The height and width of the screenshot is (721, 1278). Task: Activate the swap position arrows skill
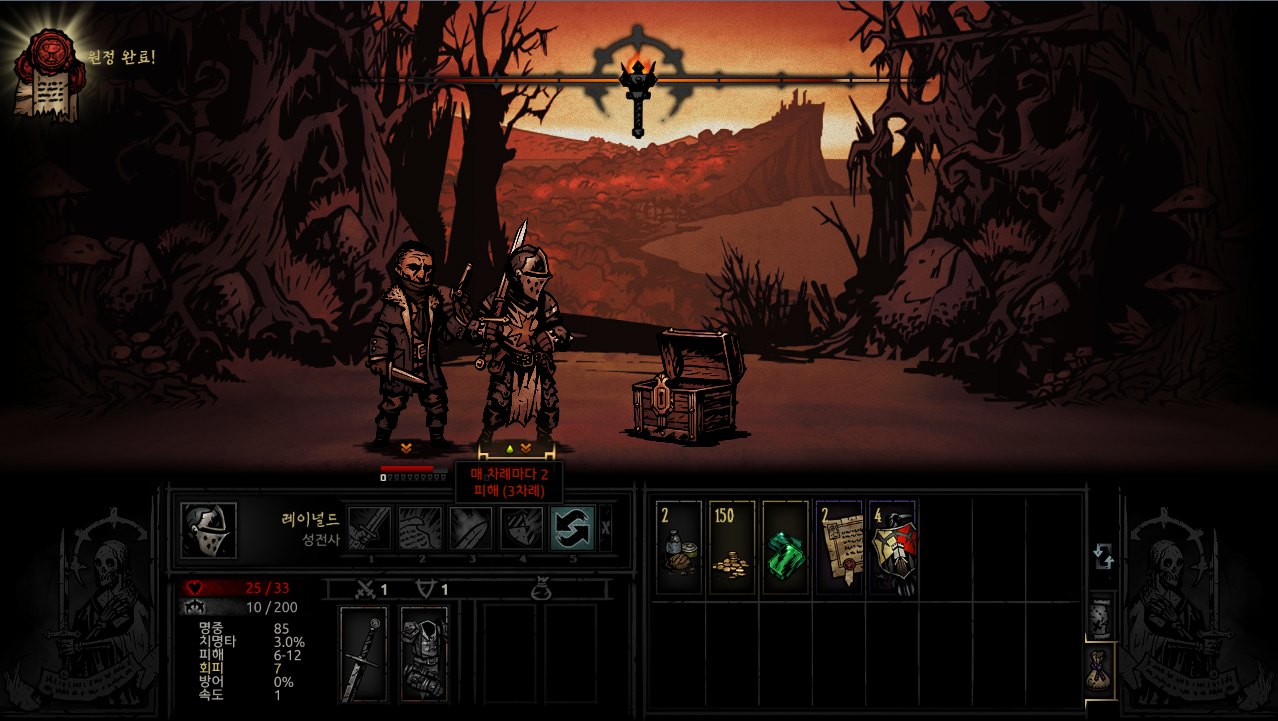pyautogui.click(x=572, y=528)
